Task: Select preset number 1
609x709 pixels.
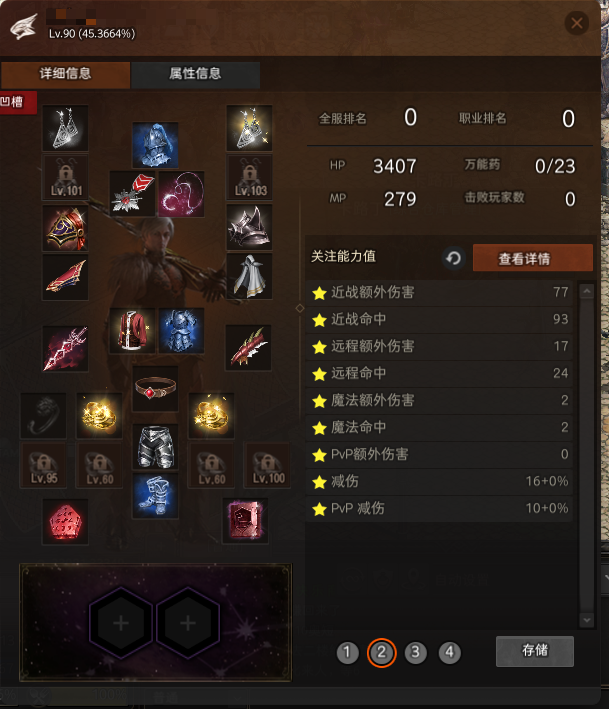Action: [x=347, y=653]
